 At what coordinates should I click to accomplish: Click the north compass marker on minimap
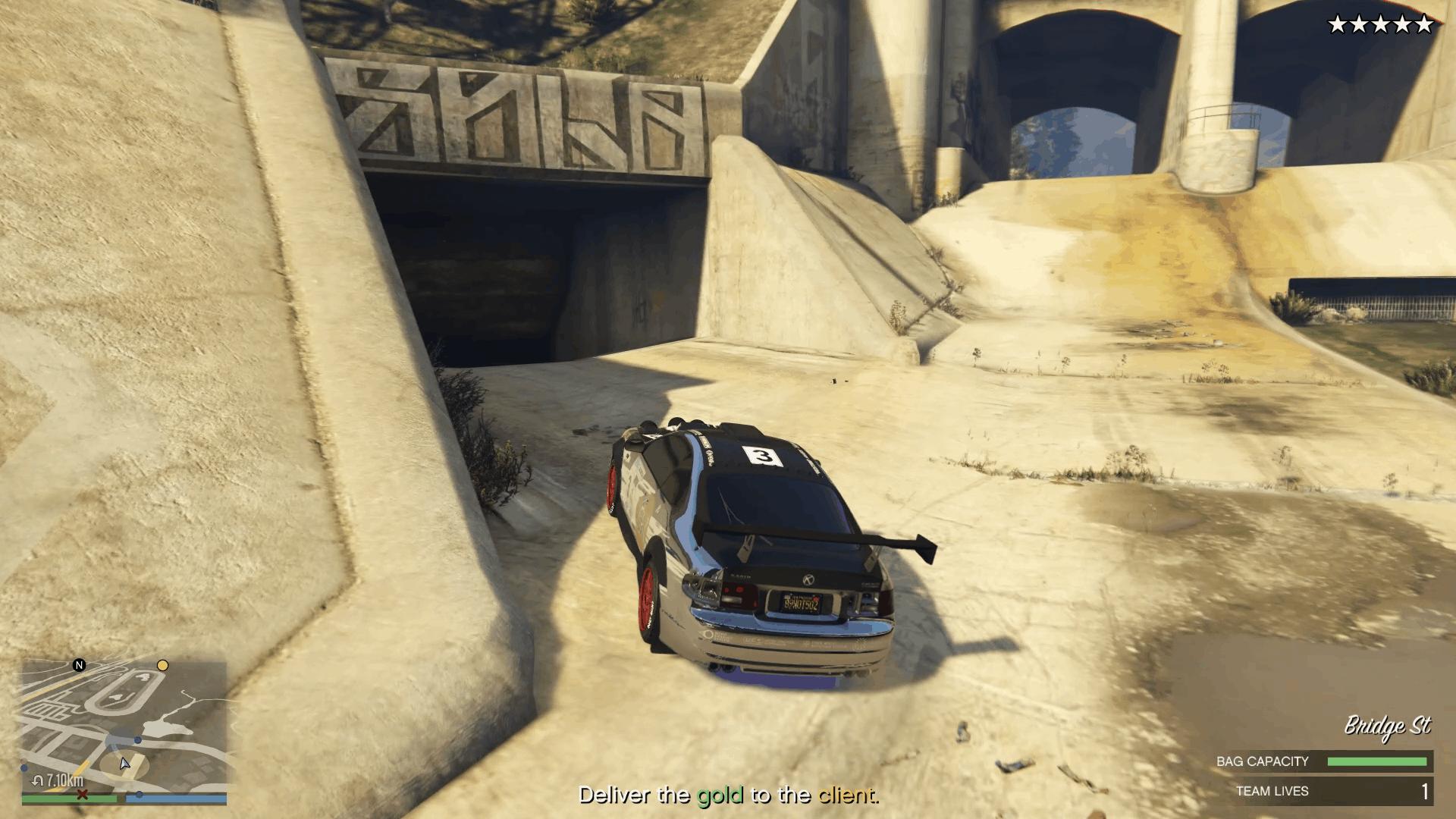coord(79,666)
